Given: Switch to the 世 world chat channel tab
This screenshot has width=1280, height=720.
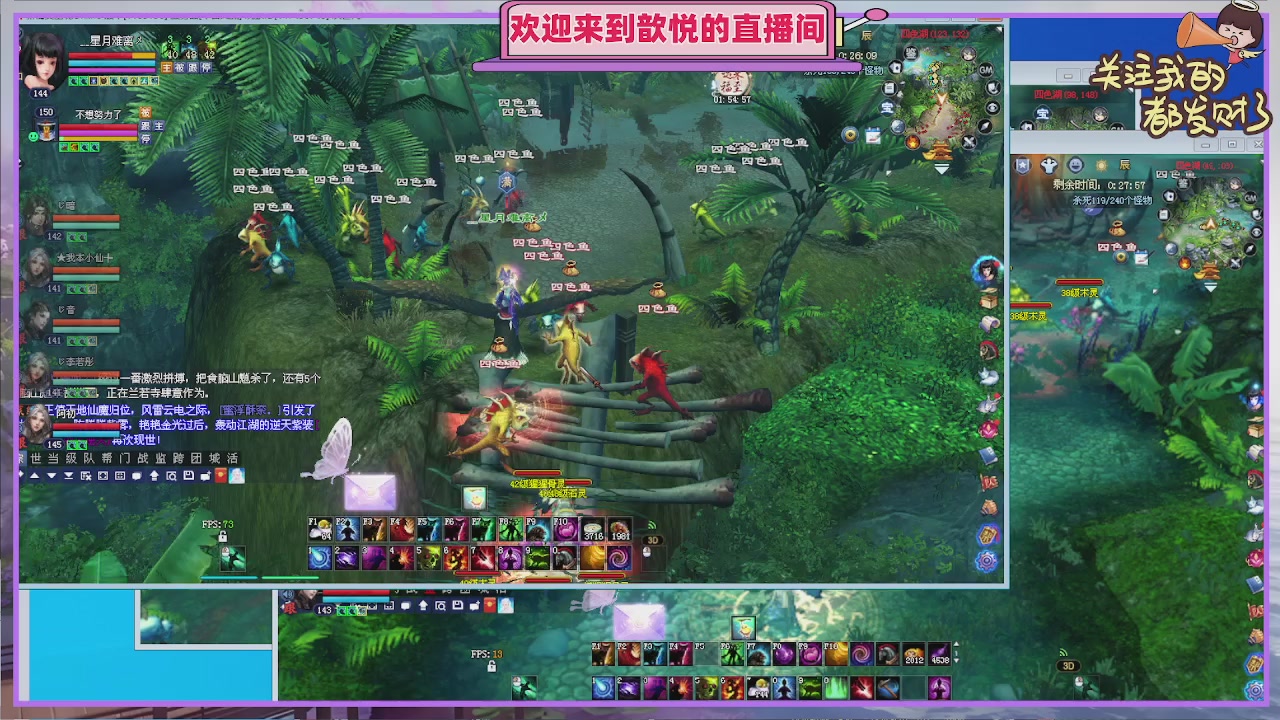Looking at the screenshot, I should click(x=36, y=458).
